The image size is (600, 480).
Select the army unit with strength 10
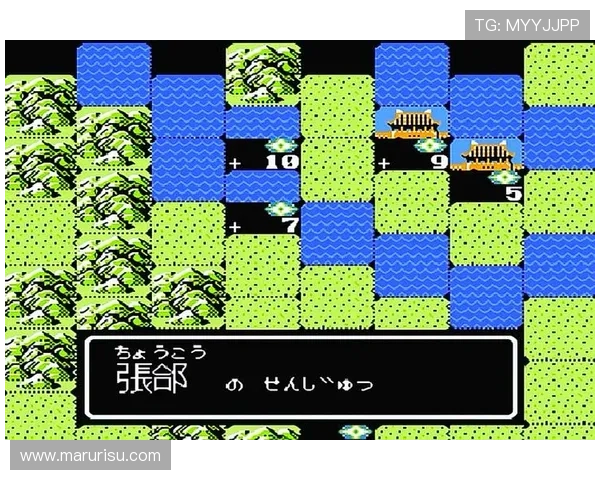tap(278, 146)
